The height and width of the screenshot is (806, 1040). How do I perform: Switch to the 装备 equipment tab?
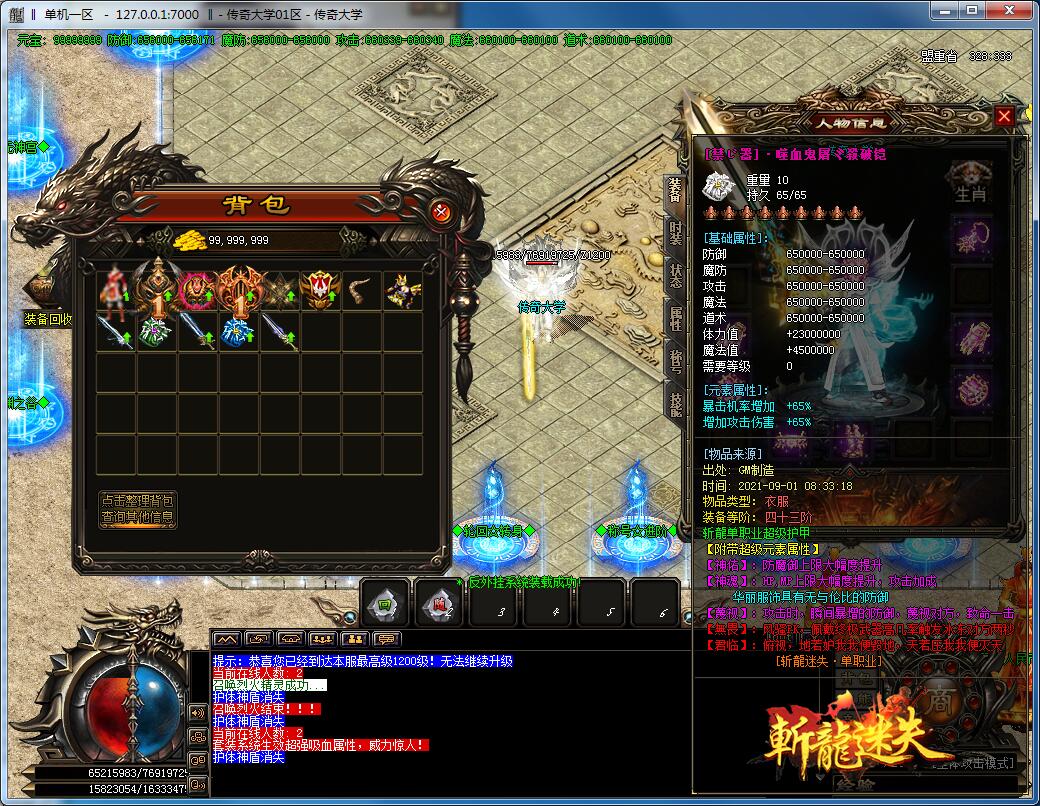coord(676,192)
